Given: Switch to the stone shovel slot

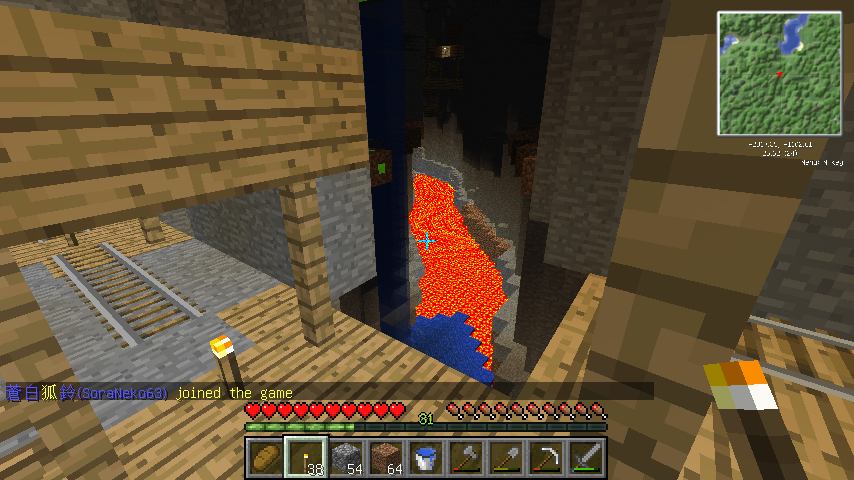Looking at the screenshot, I should coord(505,458).
